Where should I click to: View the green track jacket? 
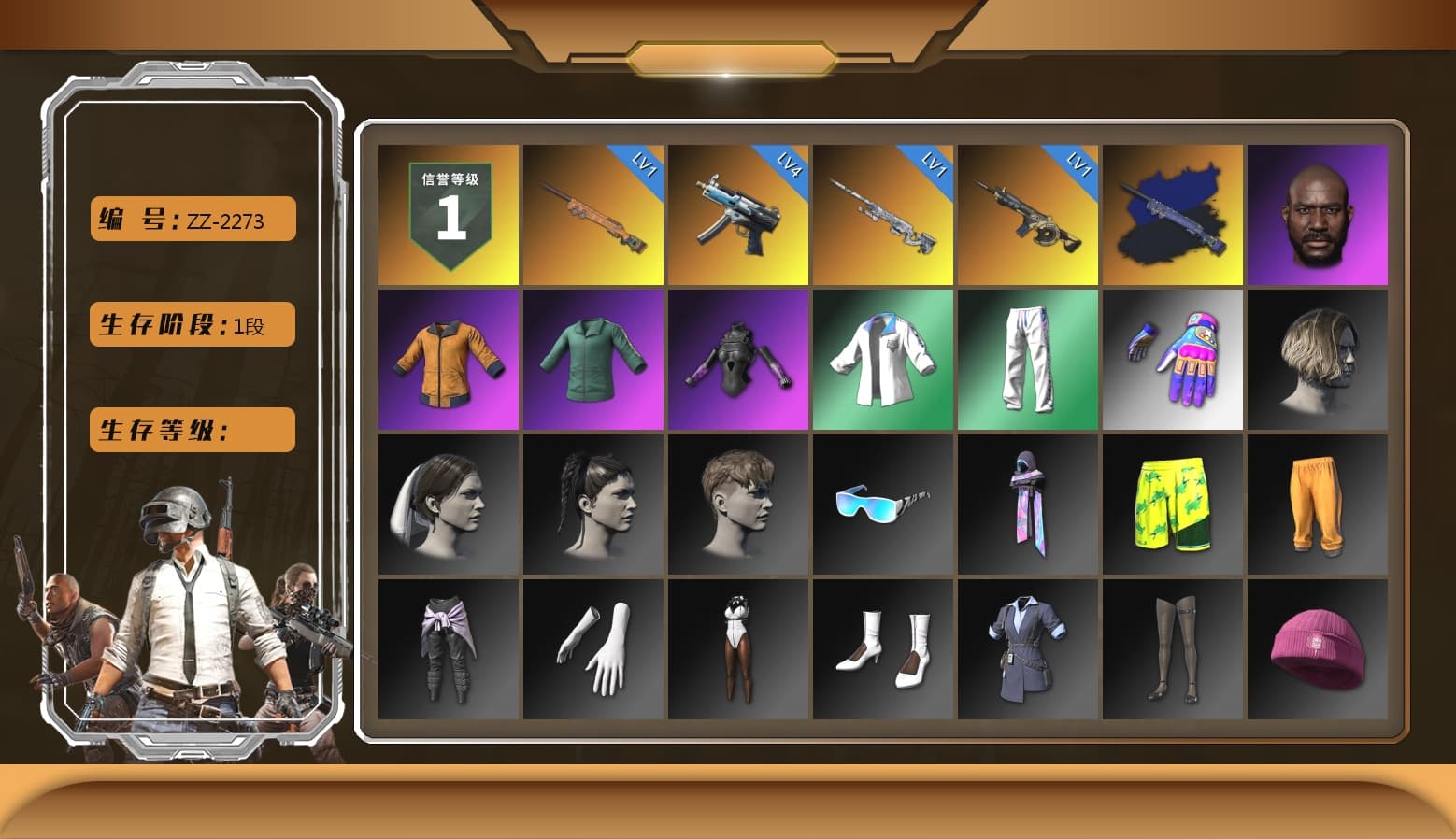coord(592,359)
